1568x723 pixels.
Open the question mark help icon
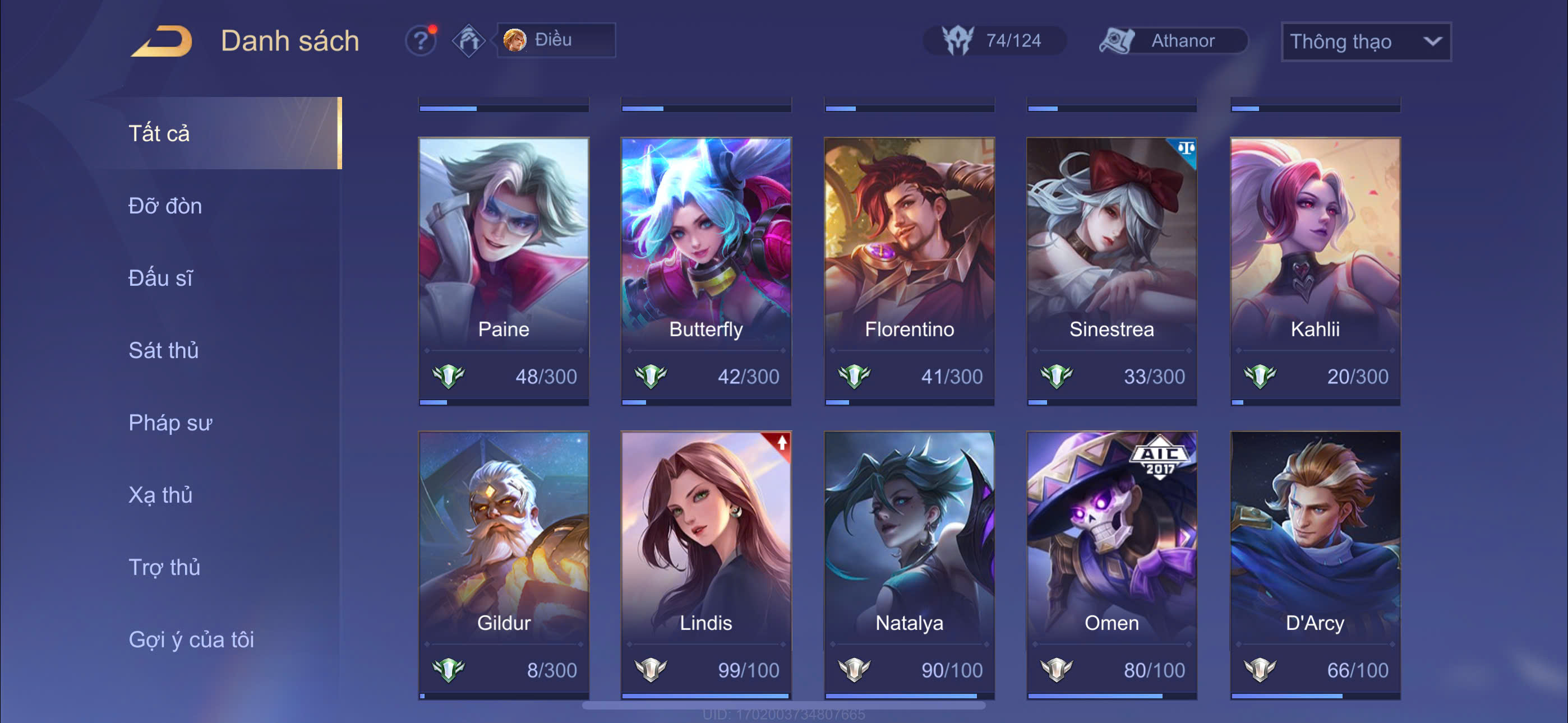(420, 41)
